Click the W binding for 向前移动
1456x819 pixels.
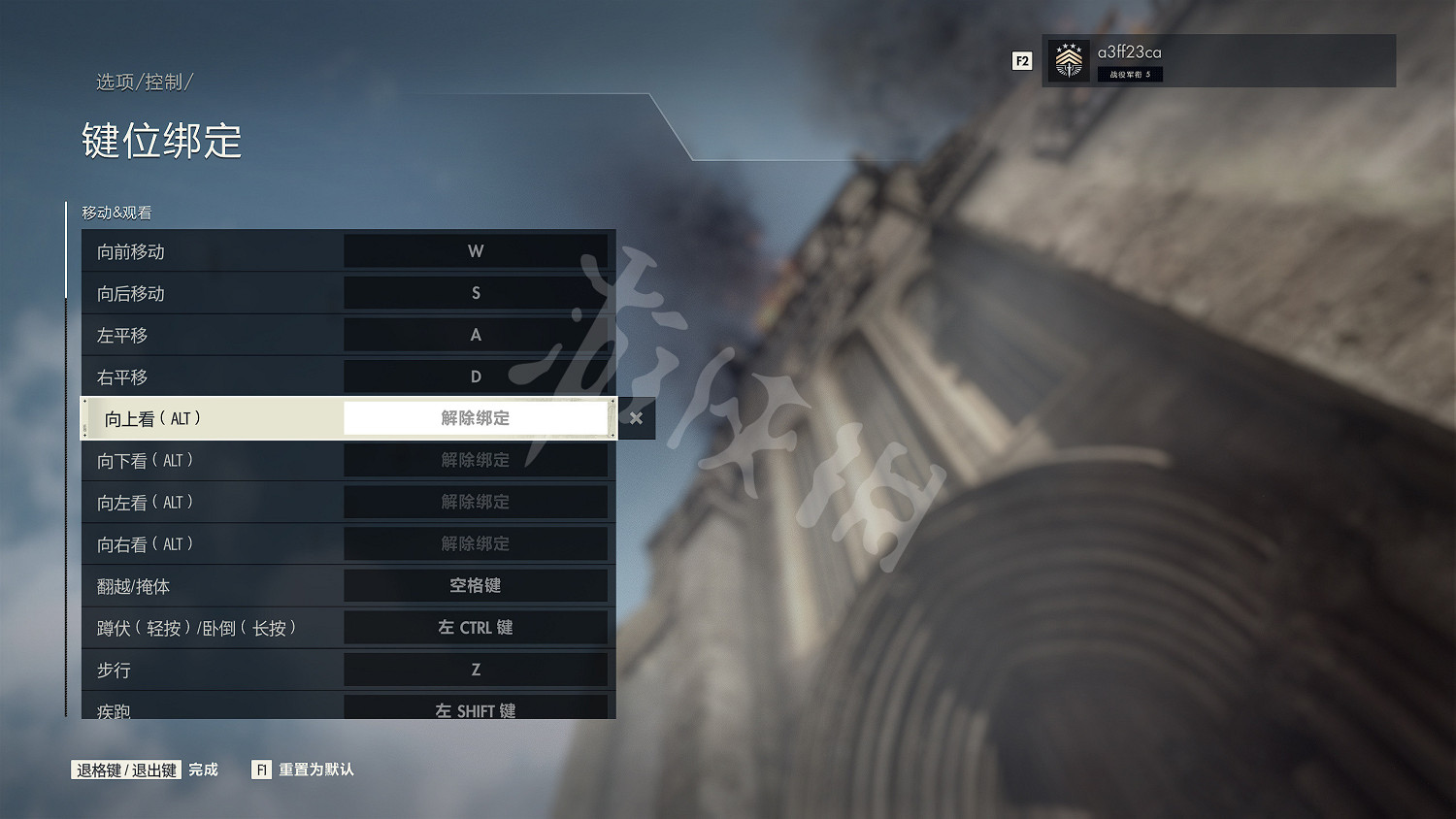(x=476, y=250)
